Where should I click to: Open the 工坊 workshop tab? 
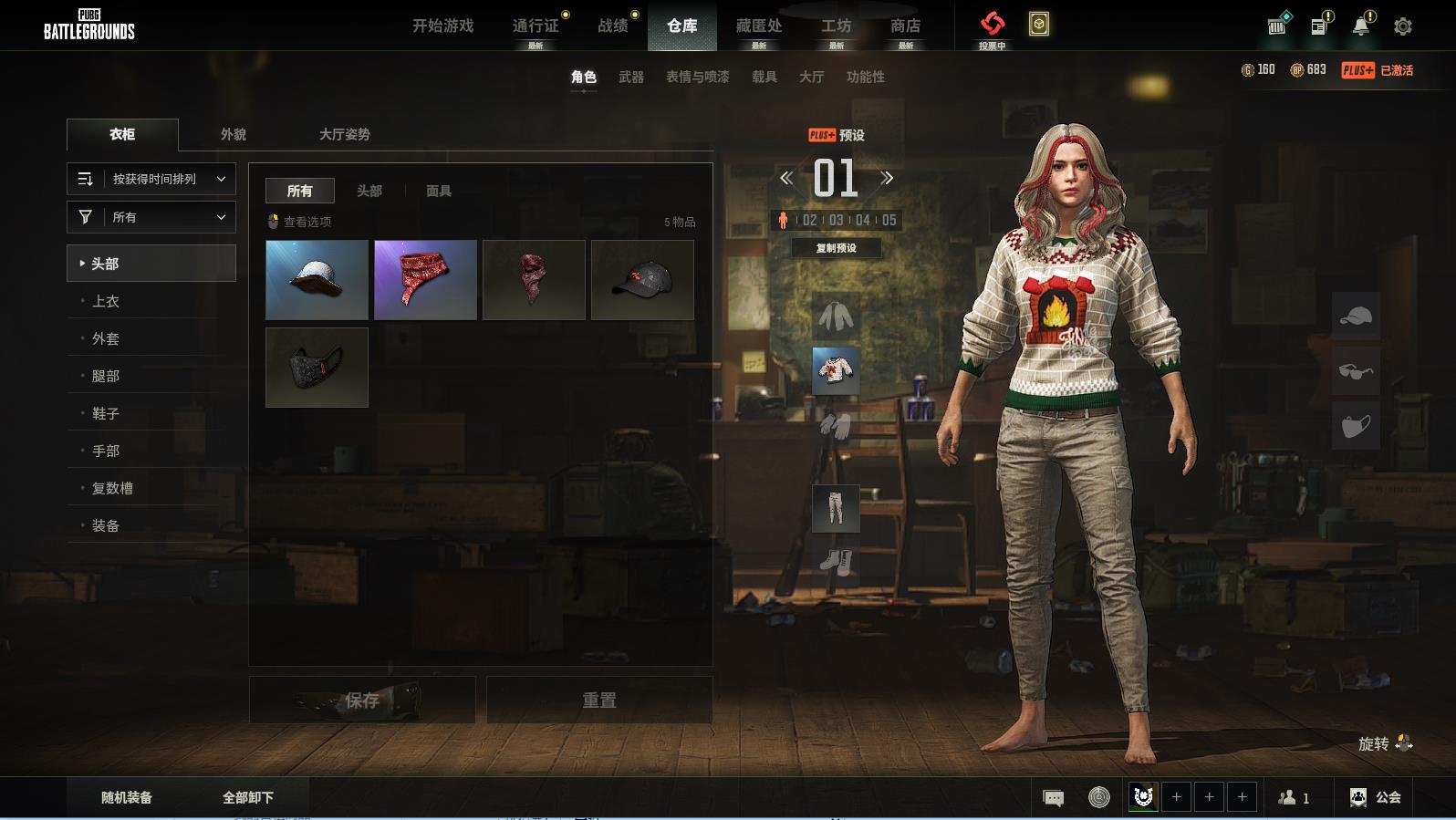tap(836, 26)
